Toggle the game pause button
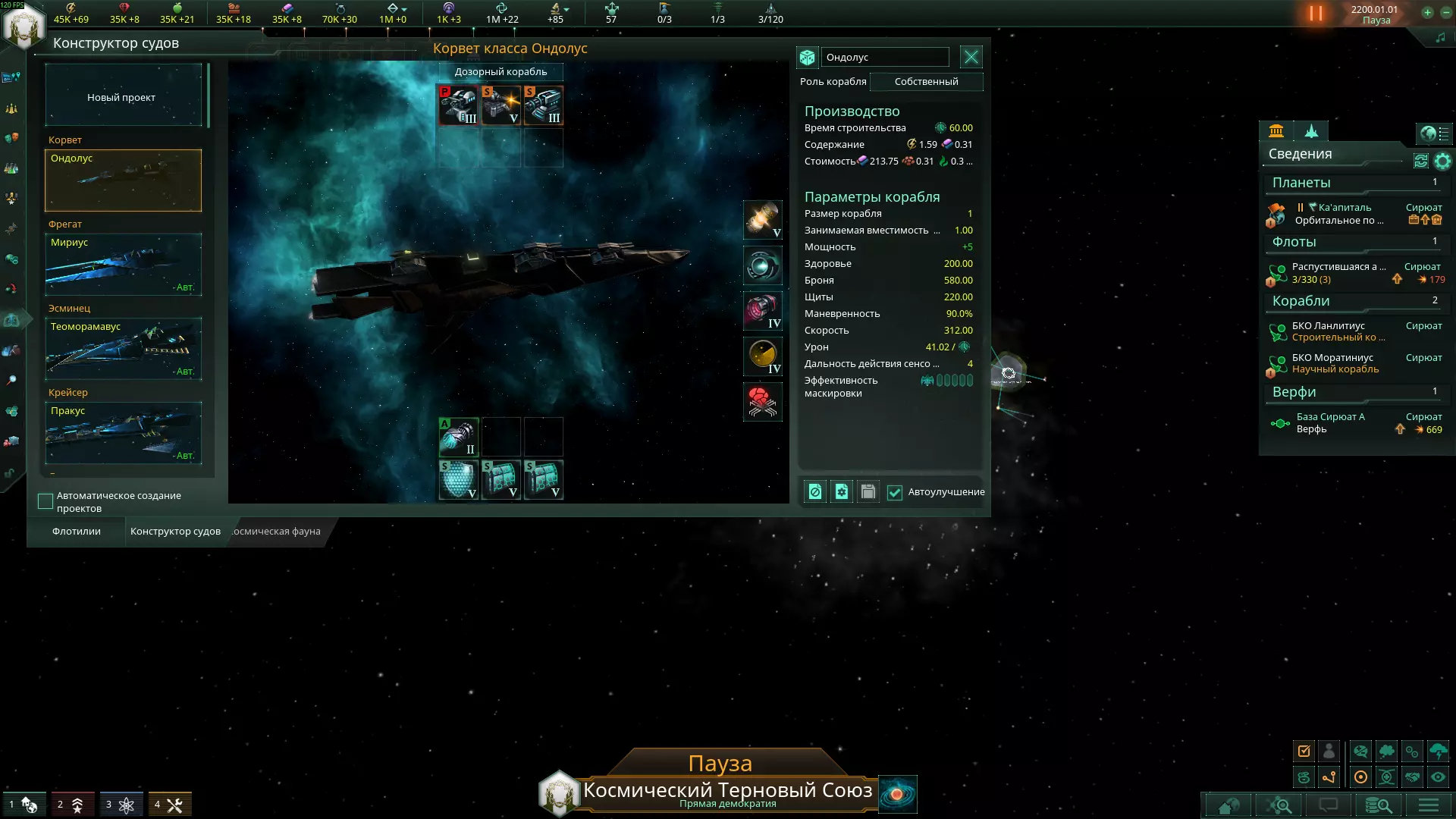Screen dimensions: 1456x819 [1316, 14]
